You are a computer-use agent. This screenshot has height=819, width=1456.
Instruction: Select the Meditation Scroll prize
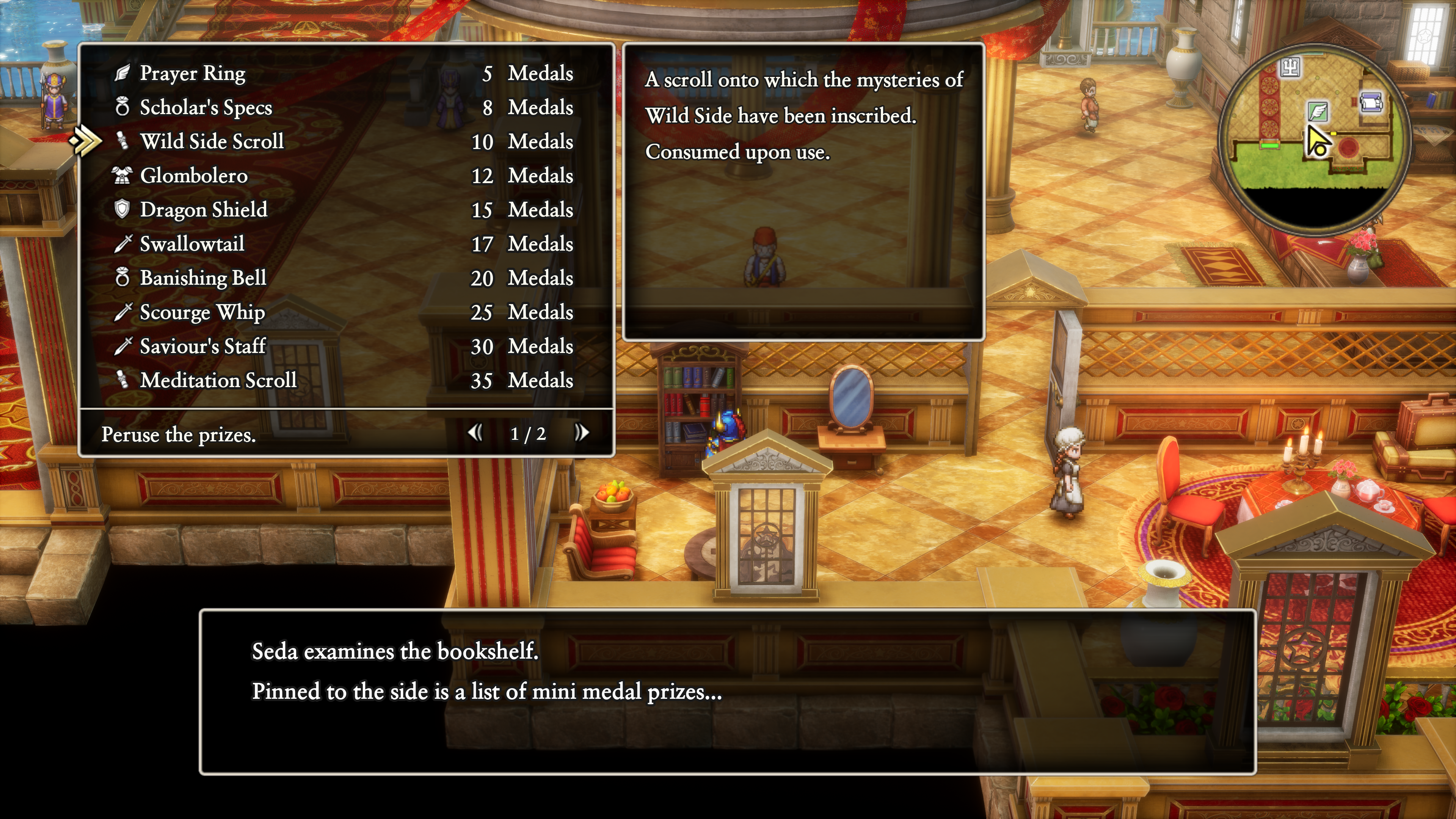coord(218,380)
